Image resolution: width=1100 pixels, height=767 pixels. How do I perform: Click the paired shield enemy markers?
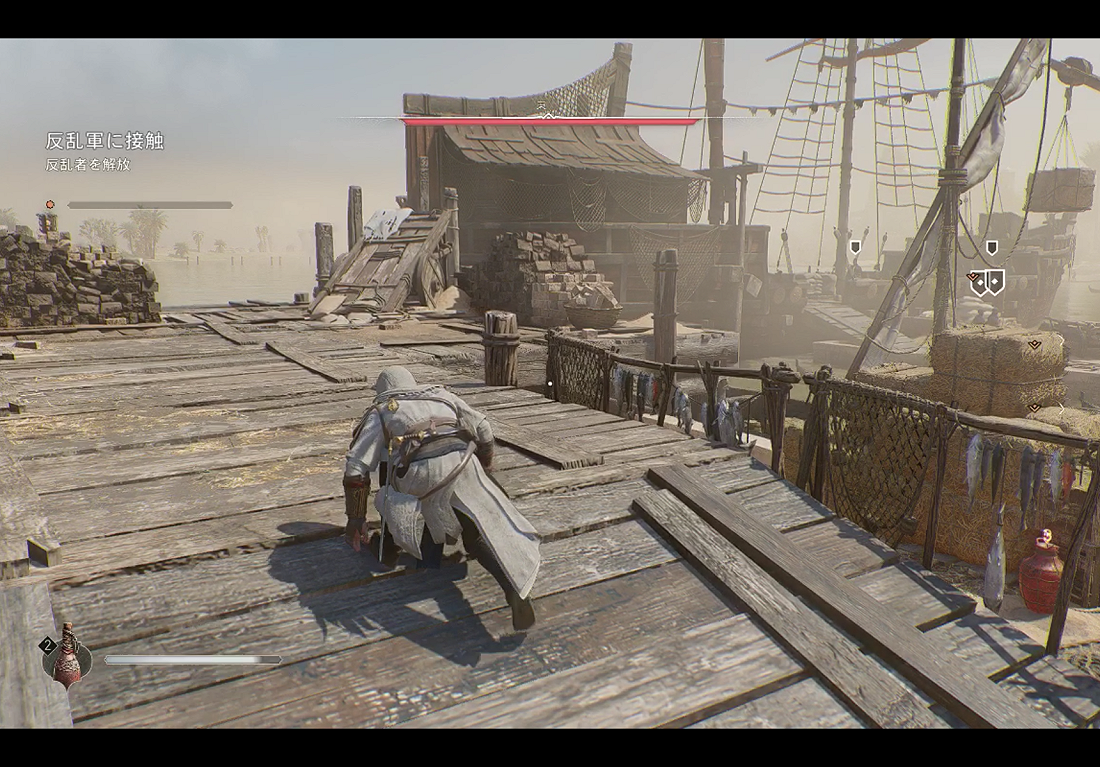[988, 282]
